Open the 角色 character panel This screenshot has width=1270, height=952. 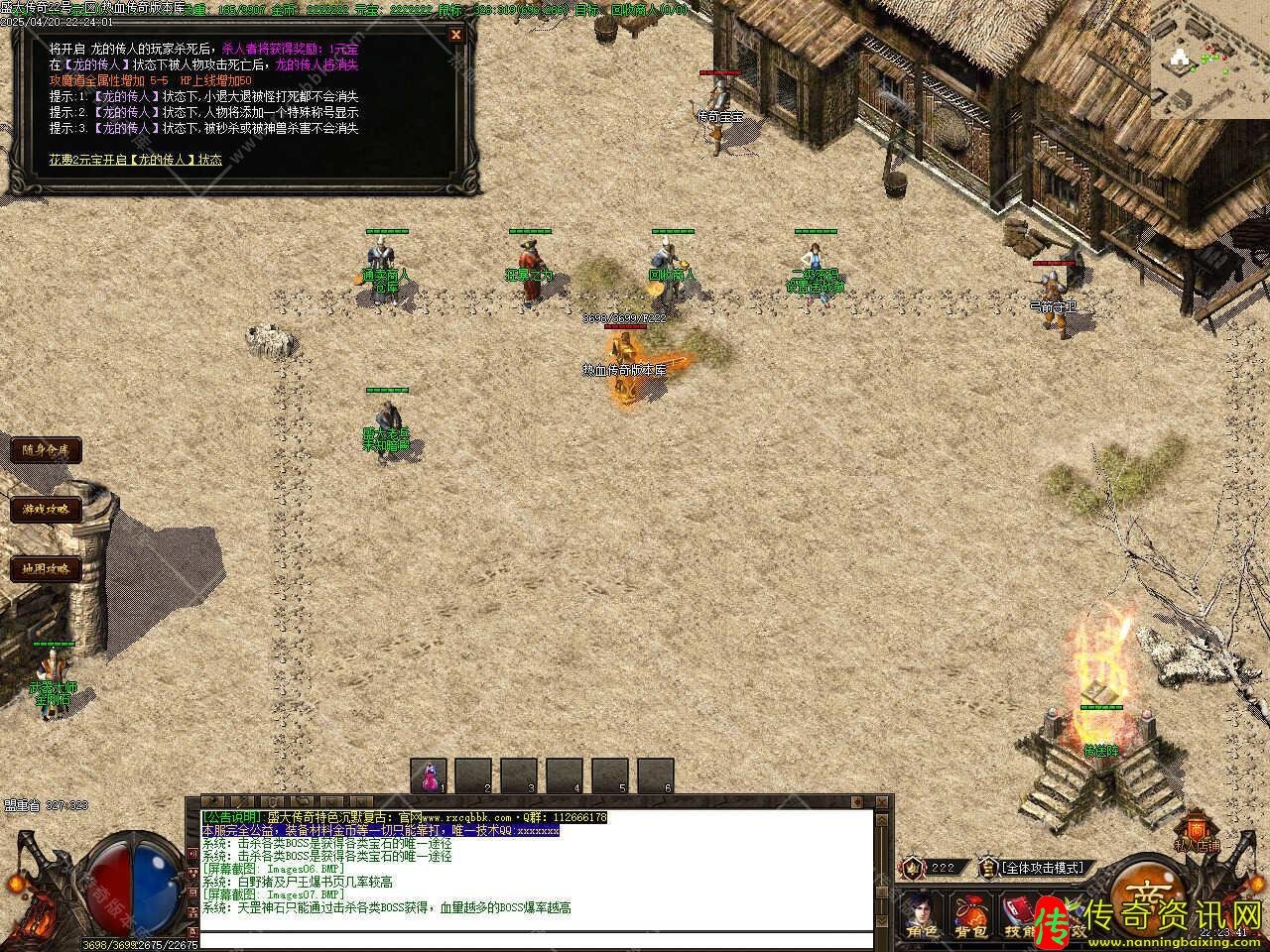[919, 914]
